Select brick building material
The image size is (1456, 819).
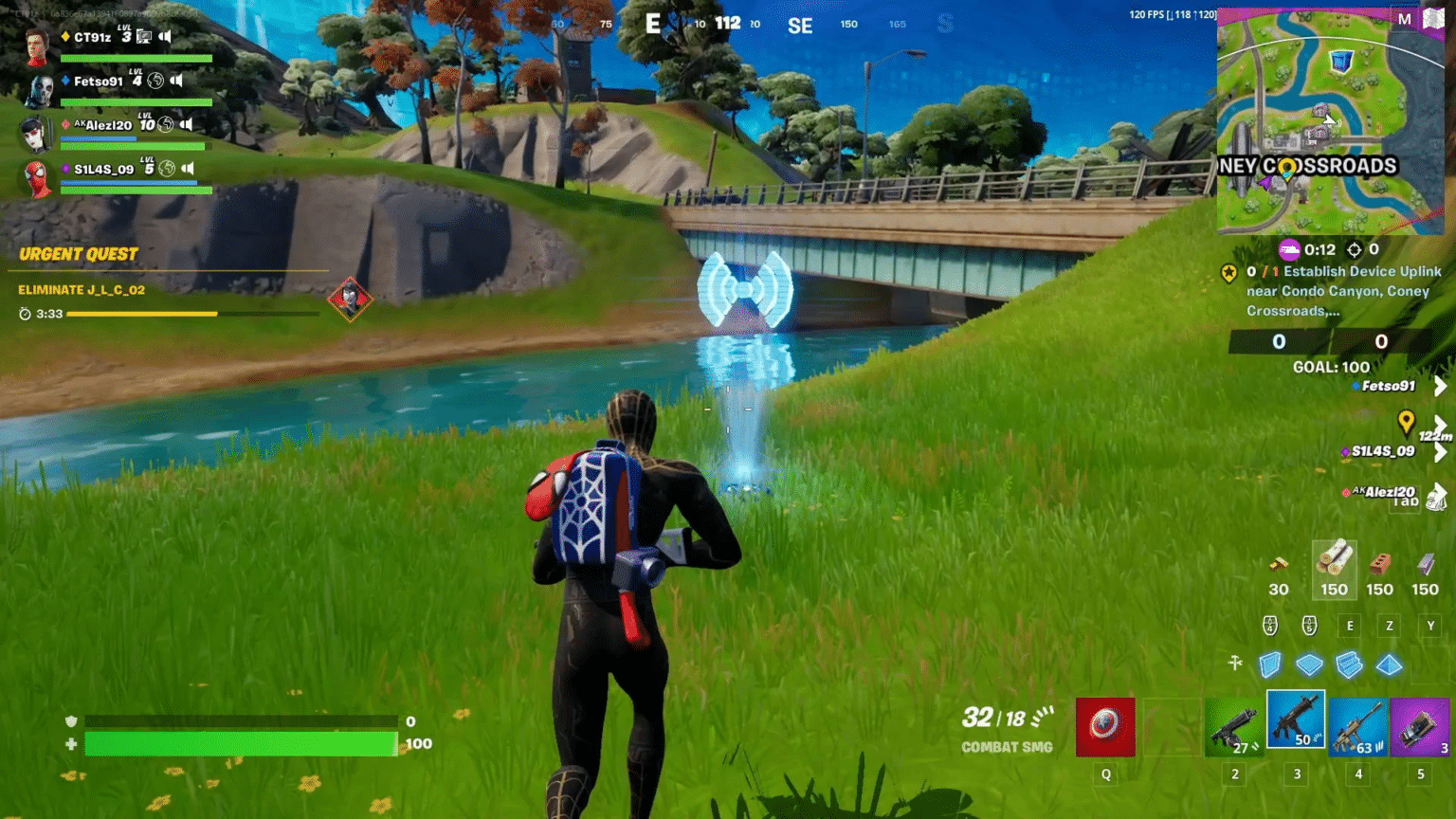tap(1379, 567)
